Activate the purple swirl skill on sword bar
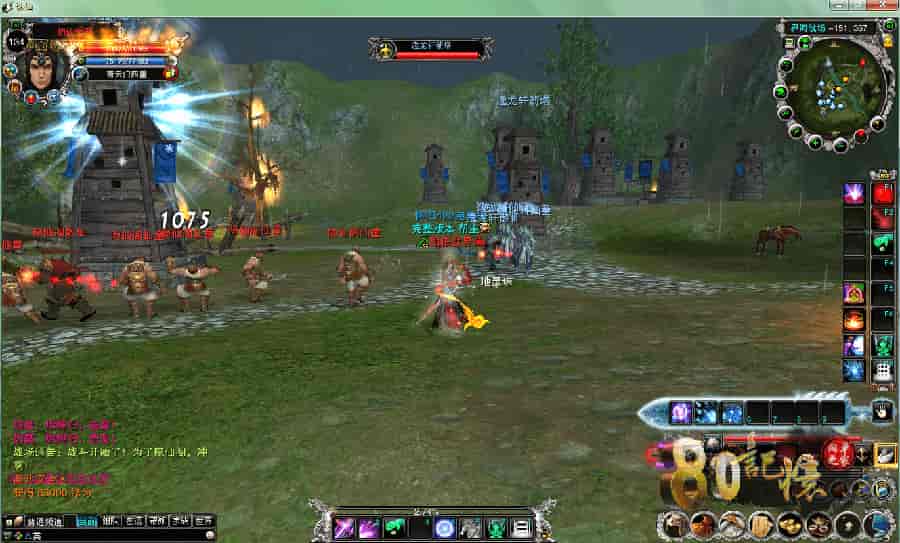Screen dimensions: 900x543 [682, 411]
